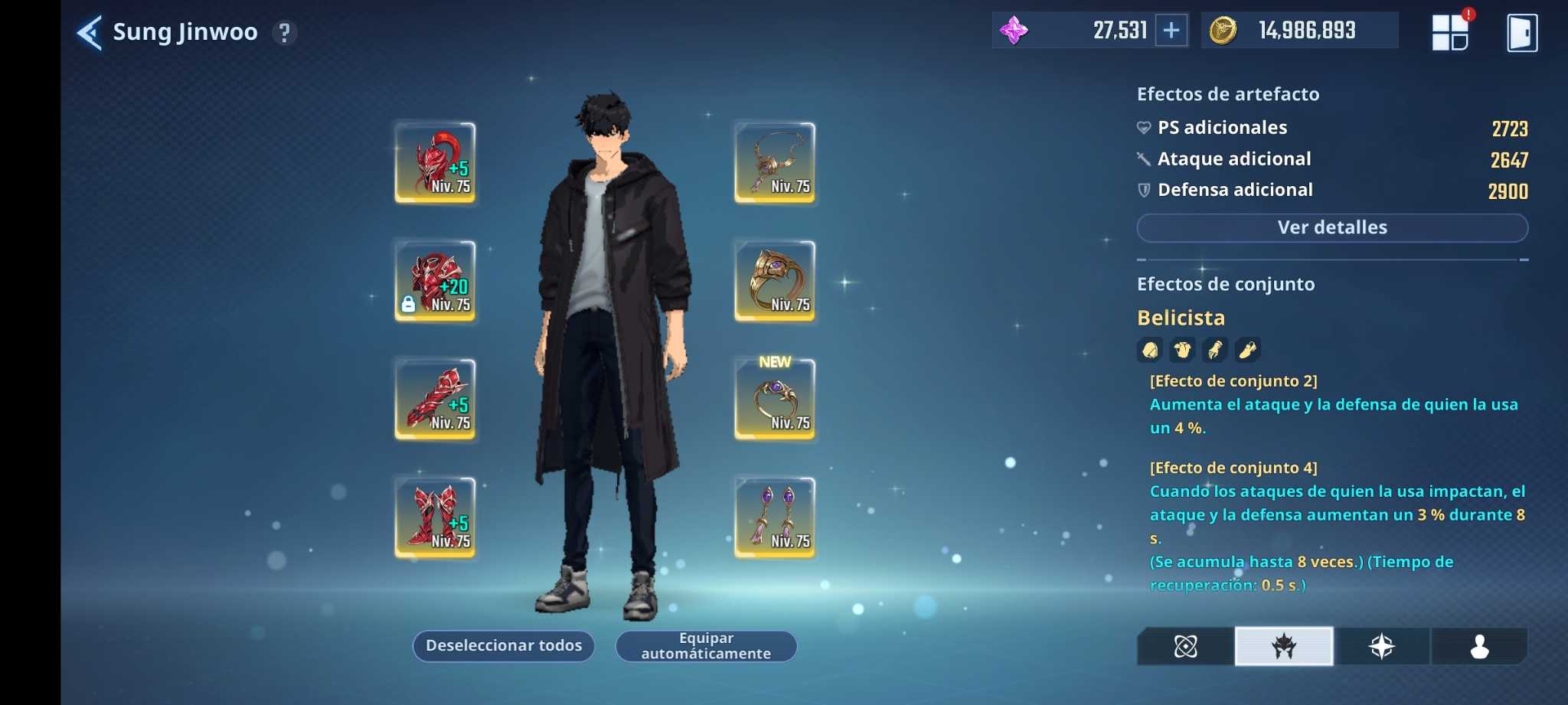
Task: Click Equipar automáticamente button
Action: (x=706, y=646)
